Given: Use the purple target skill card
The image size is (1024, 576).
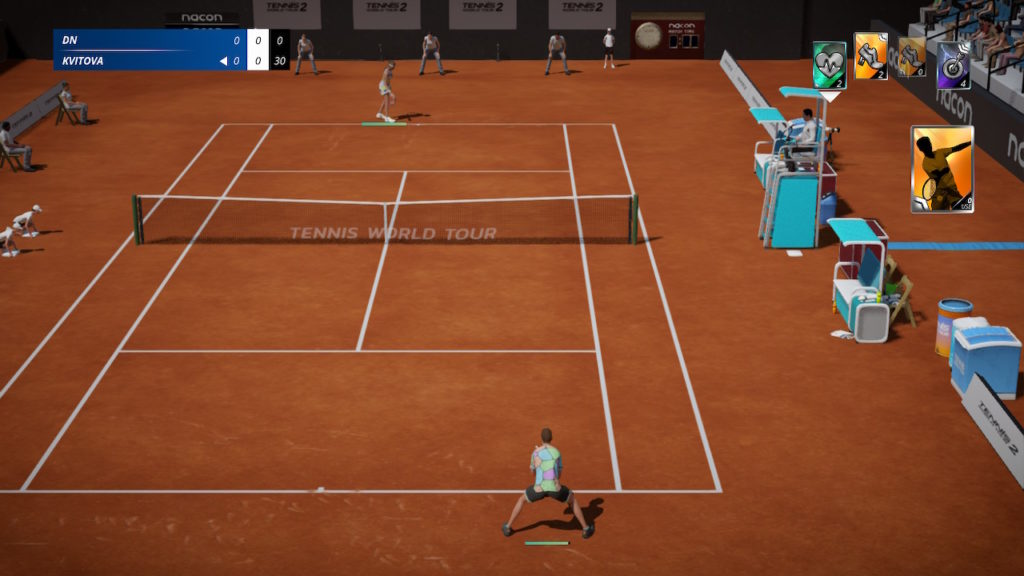Looking at the screenshot, I should (953, 65).
